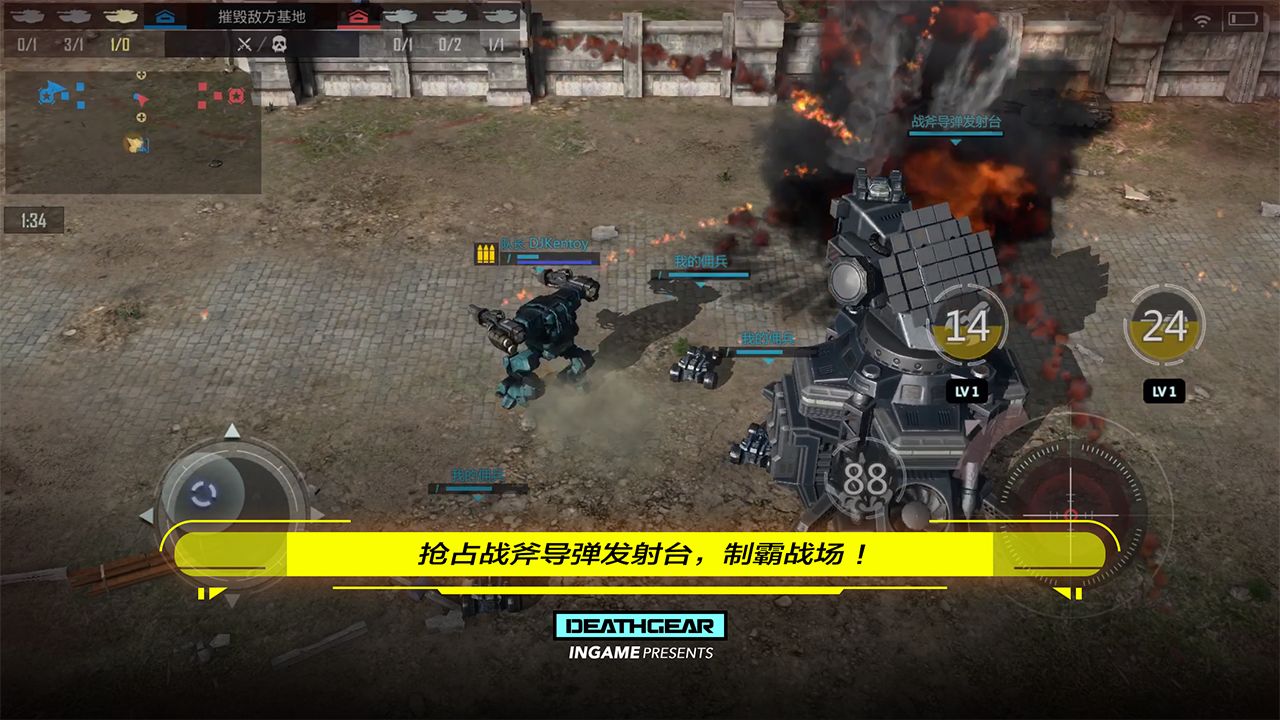Tap the crossed-swords kill stat icon
Screen dimensions: 1280x720
coord(243,44)
